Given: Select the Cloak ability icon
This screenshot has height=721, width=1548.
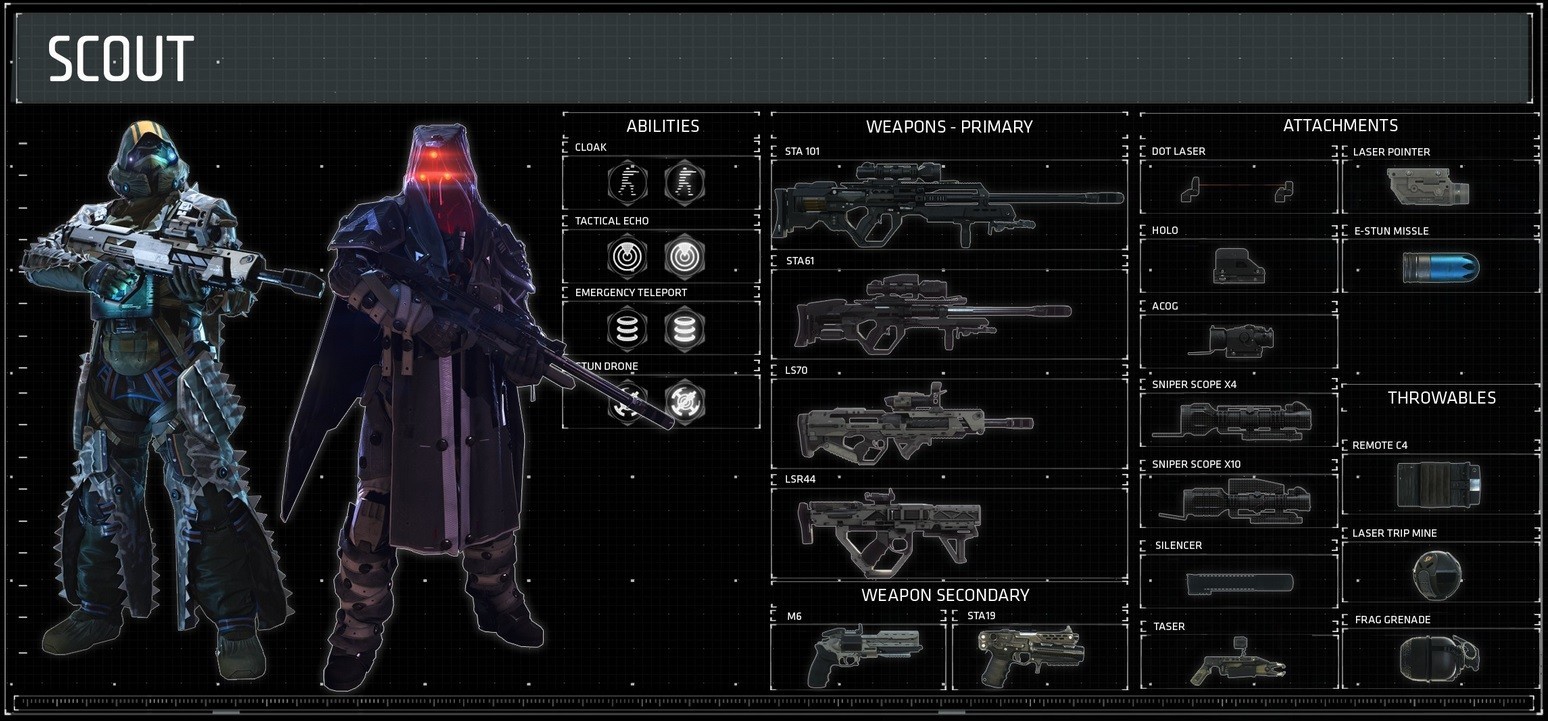Looking at the screenshot, I should pos(628,183).
